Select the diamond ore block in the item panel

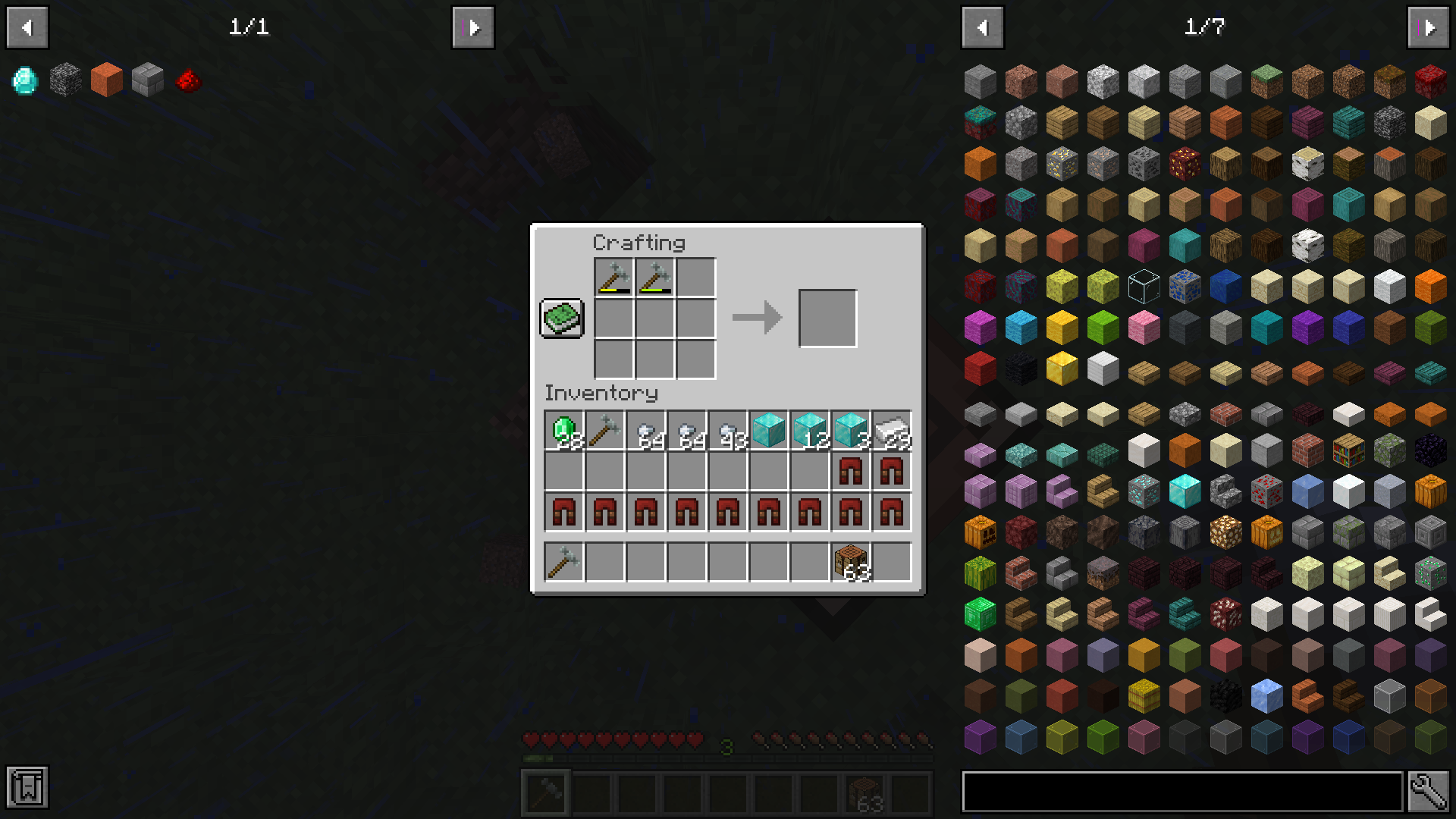[x=1143, y=491]
